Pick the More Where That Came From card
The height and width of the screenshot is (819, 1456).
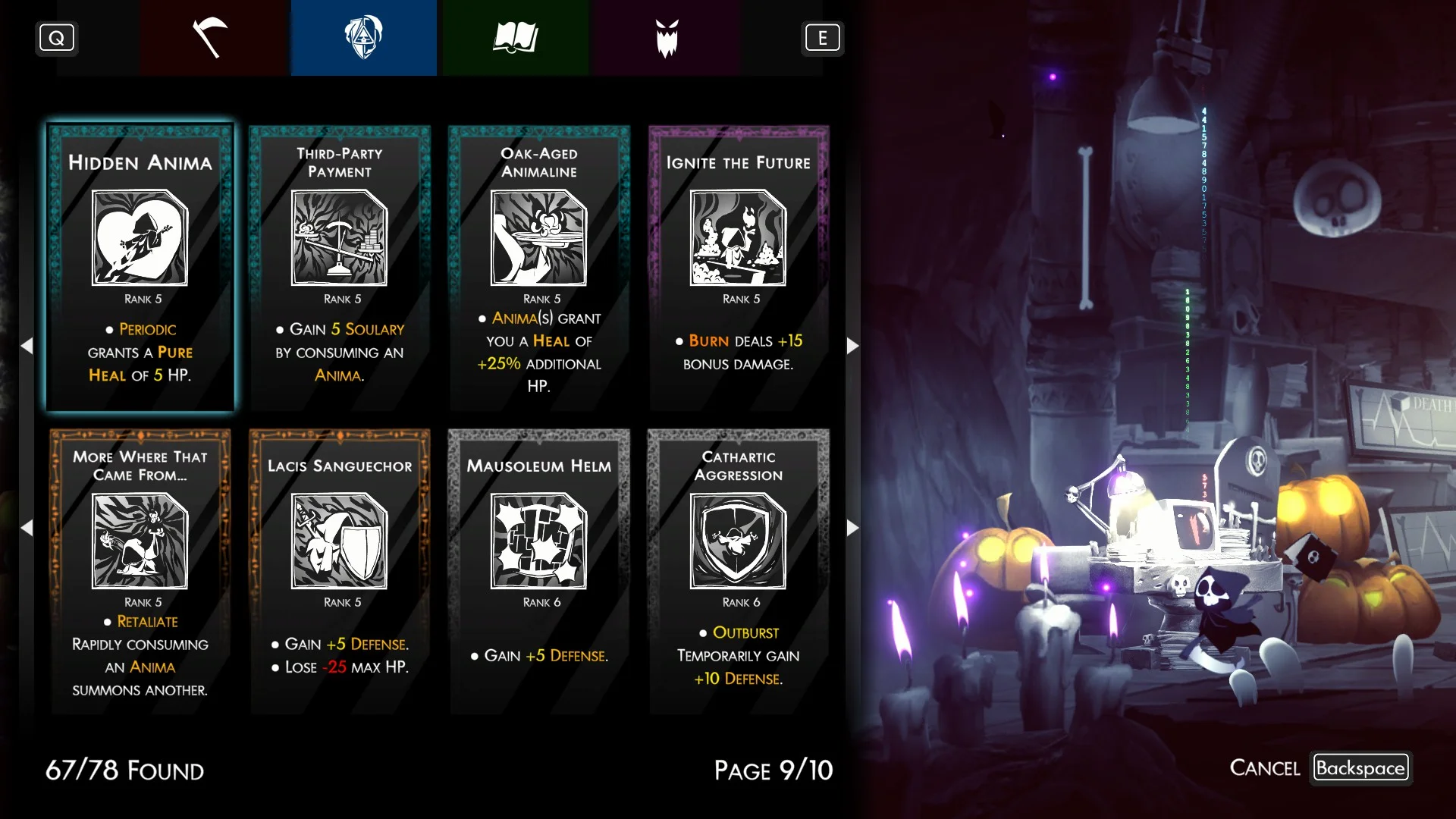pyautogui.click(x=140, y=571)
